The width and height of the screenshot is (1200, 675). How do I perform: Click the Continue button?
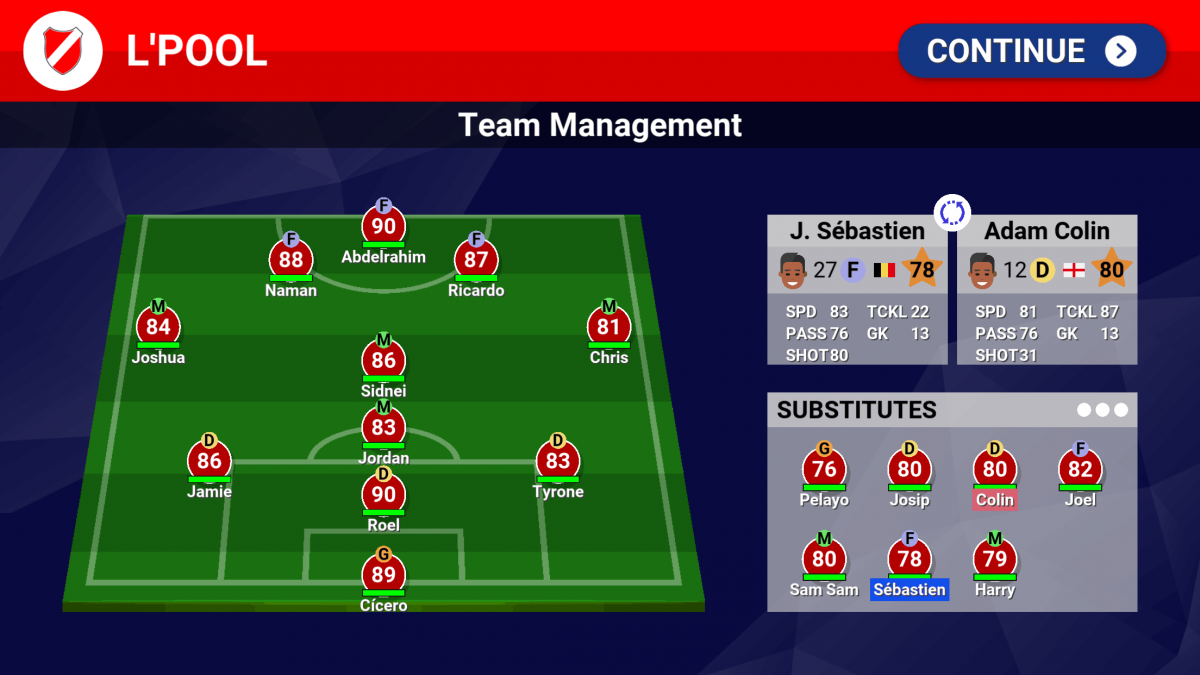point(1031,51)
